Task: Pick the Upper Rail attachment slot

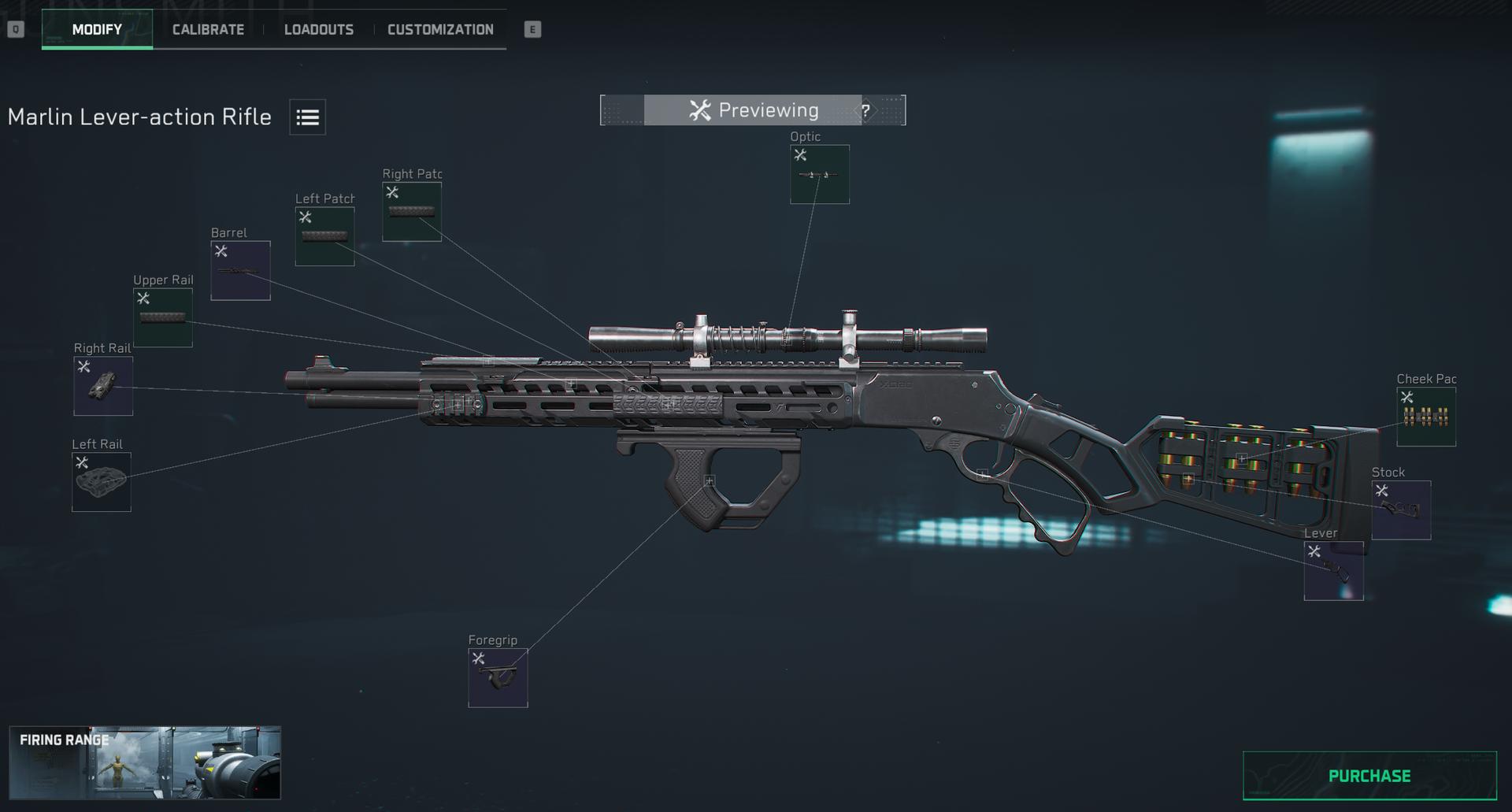Action: (162, 317)
